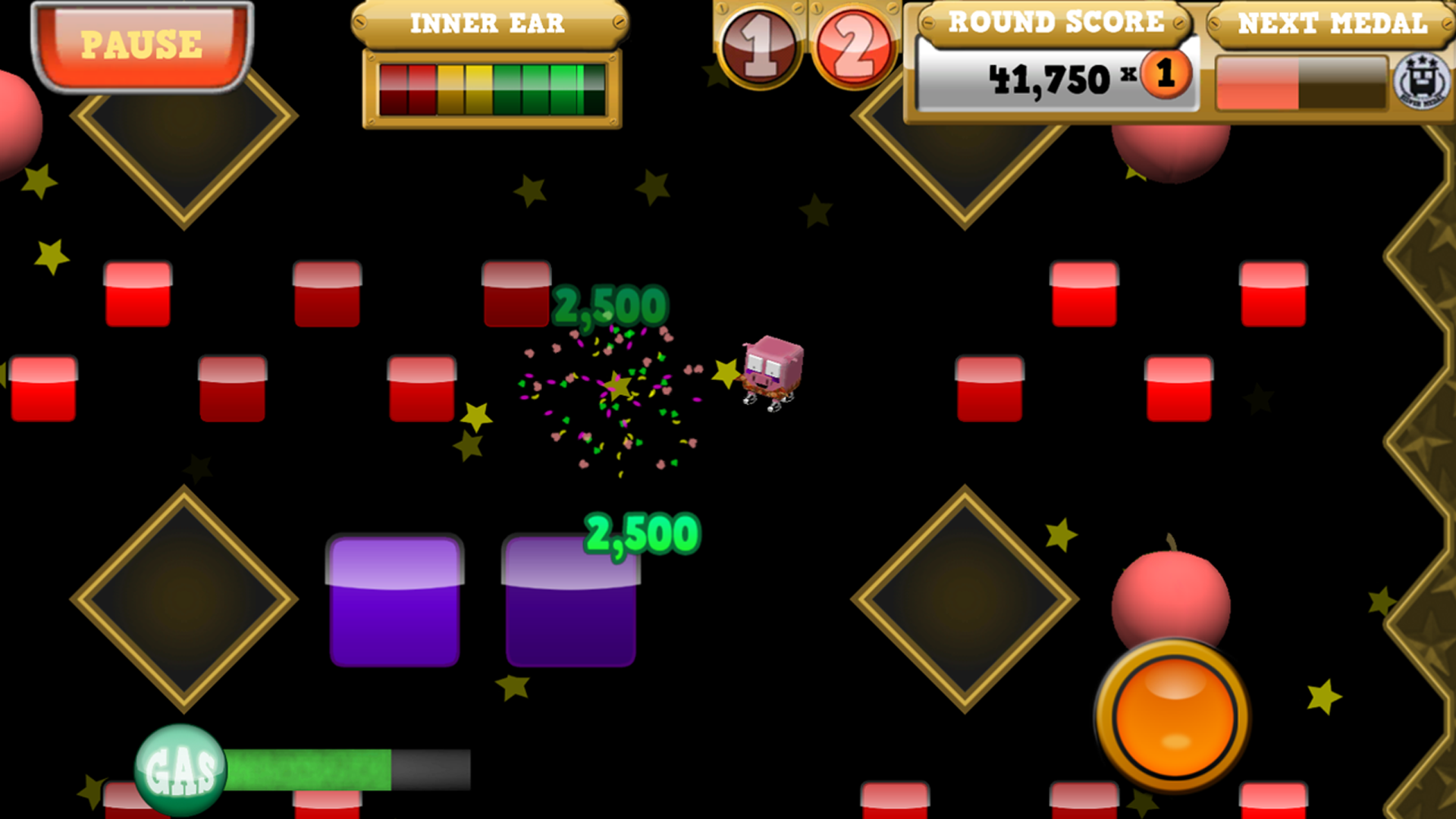The image size is (1456, 819).
Task: Tap the Silver Medal badge icon
Action: coord(1421,83)
